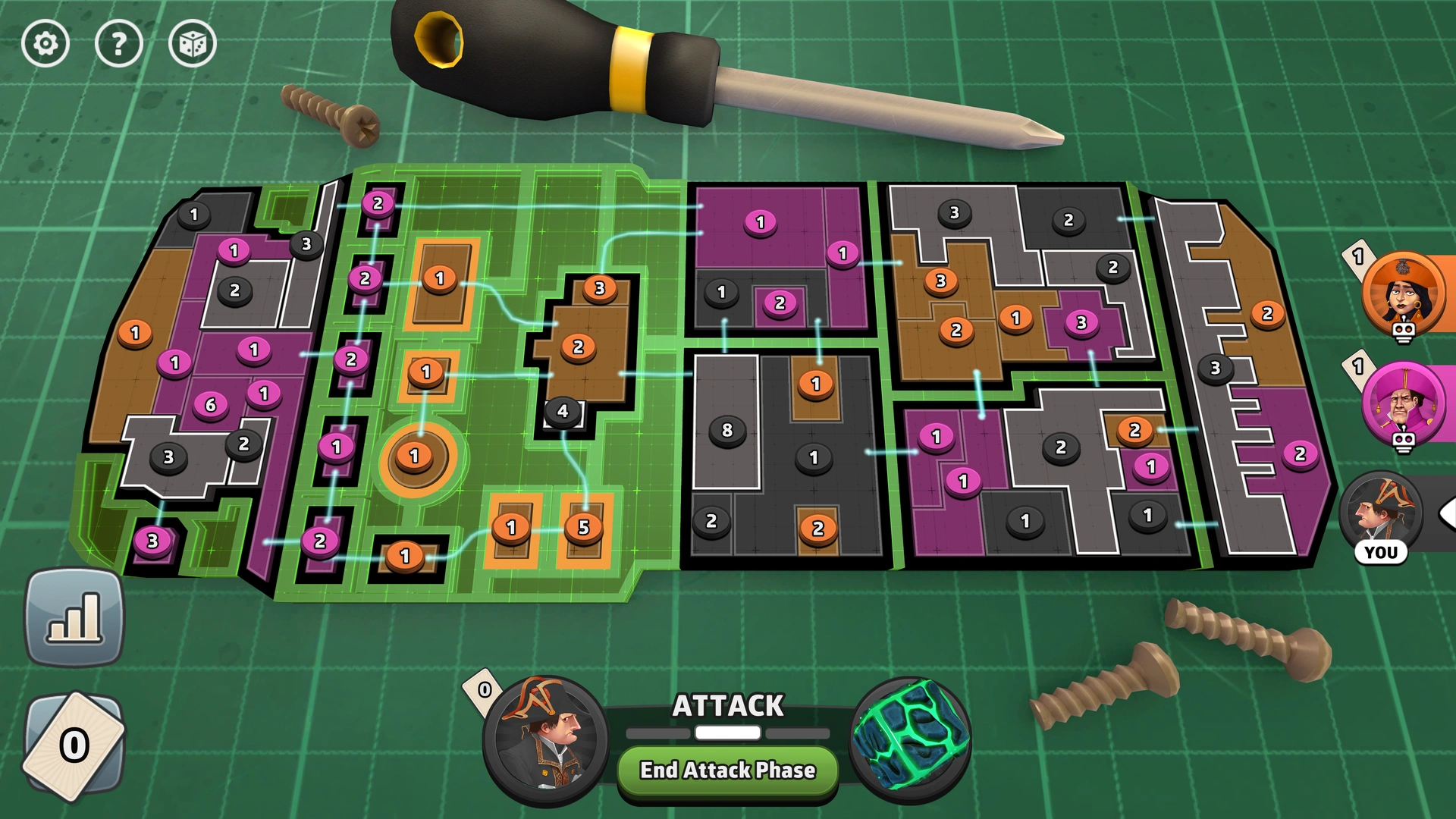Click the black token showing 4
The width and height of the screenshot is (1456, 819).
562,410
